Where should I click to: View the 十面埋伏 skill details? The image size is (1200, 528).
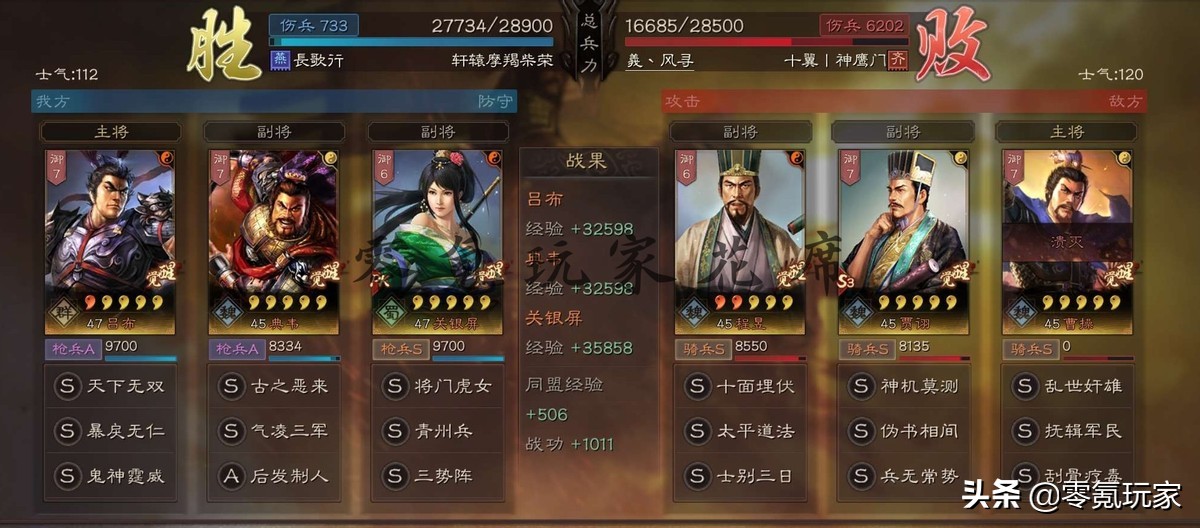point(740,386)
